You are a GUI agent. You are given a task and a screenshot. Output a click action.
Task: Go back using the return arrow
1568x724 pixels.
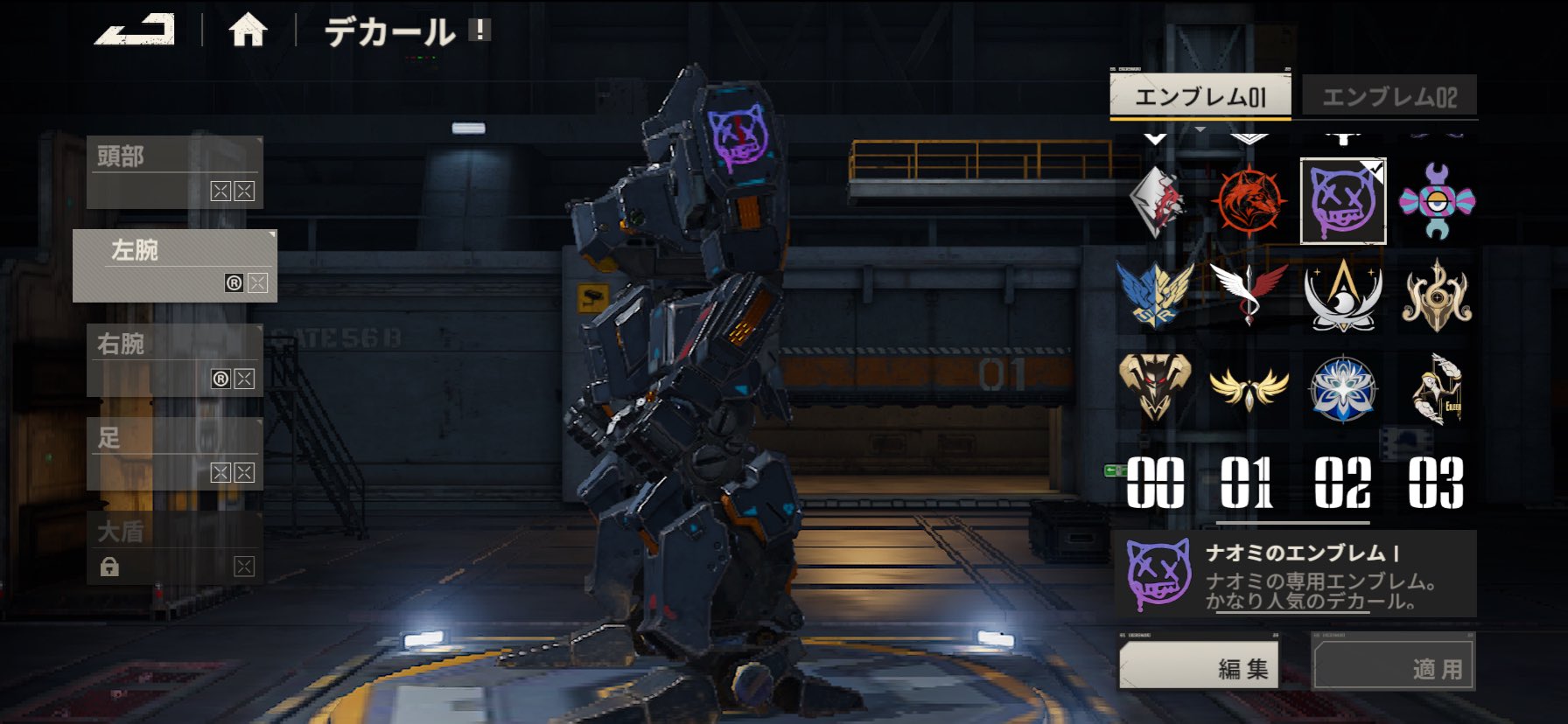click(x=135, y=31)
